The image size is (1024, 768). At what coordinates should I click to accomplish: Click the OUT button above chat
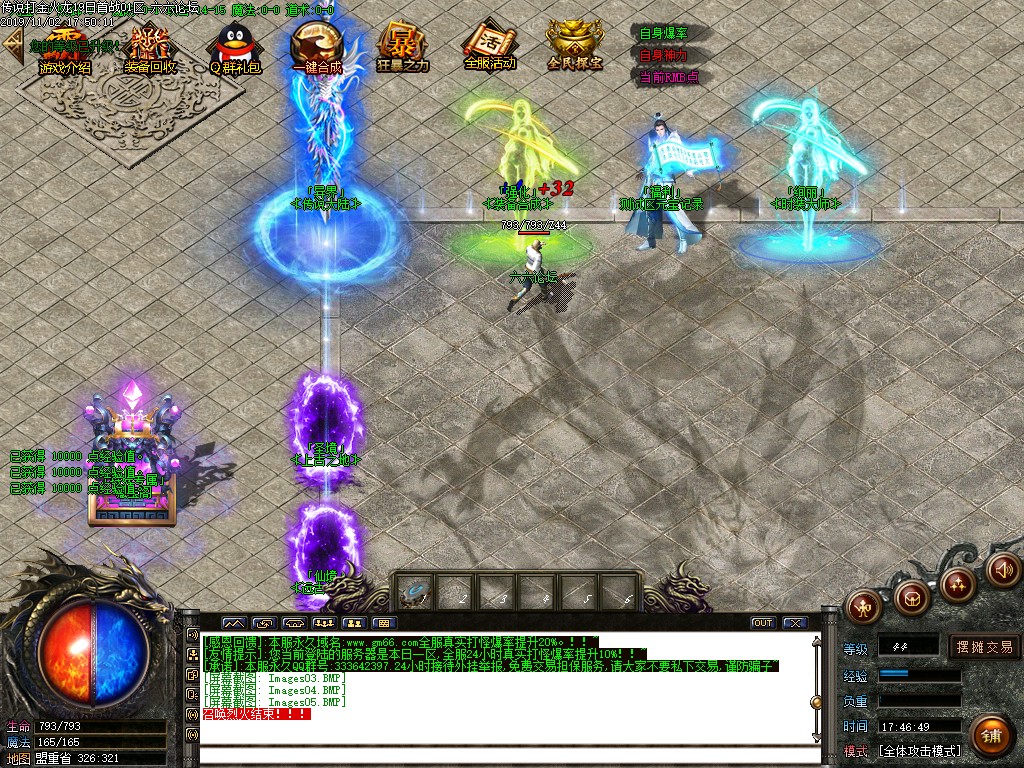763,623
